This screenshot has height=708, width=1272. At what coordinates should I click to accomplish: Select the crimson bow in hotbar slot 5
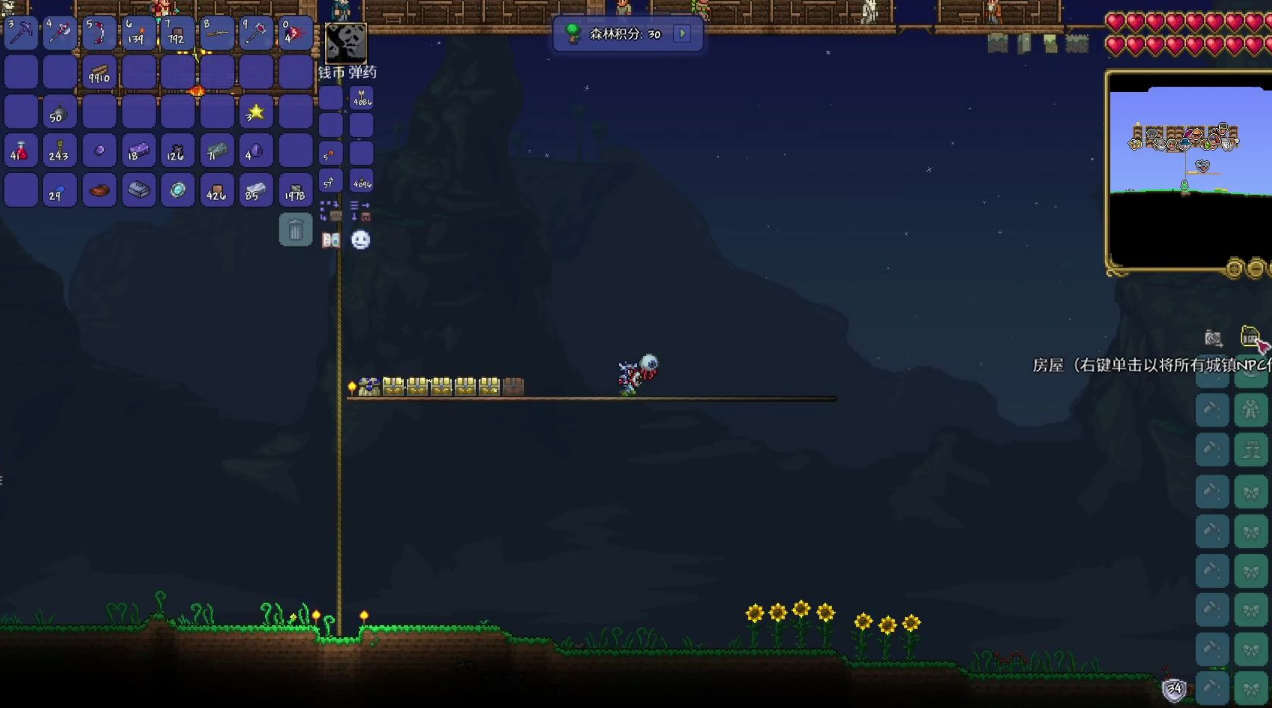tap(99, 33)
